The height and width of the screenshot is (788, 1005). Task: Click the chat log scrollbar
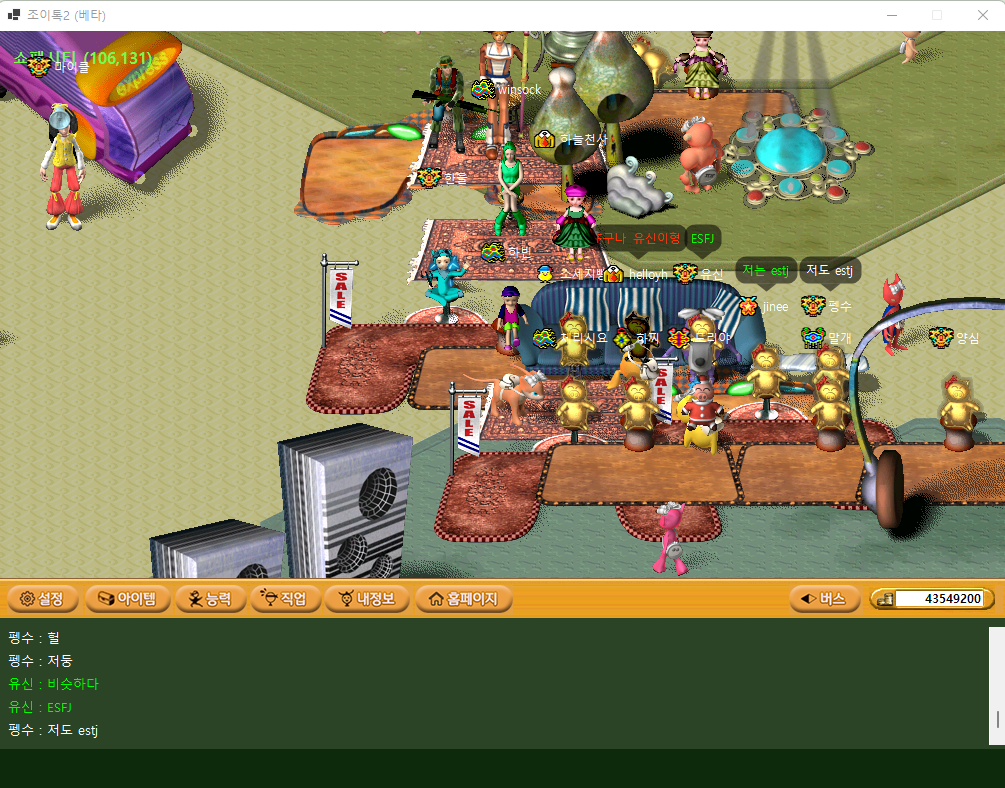[x=996, y=686]
